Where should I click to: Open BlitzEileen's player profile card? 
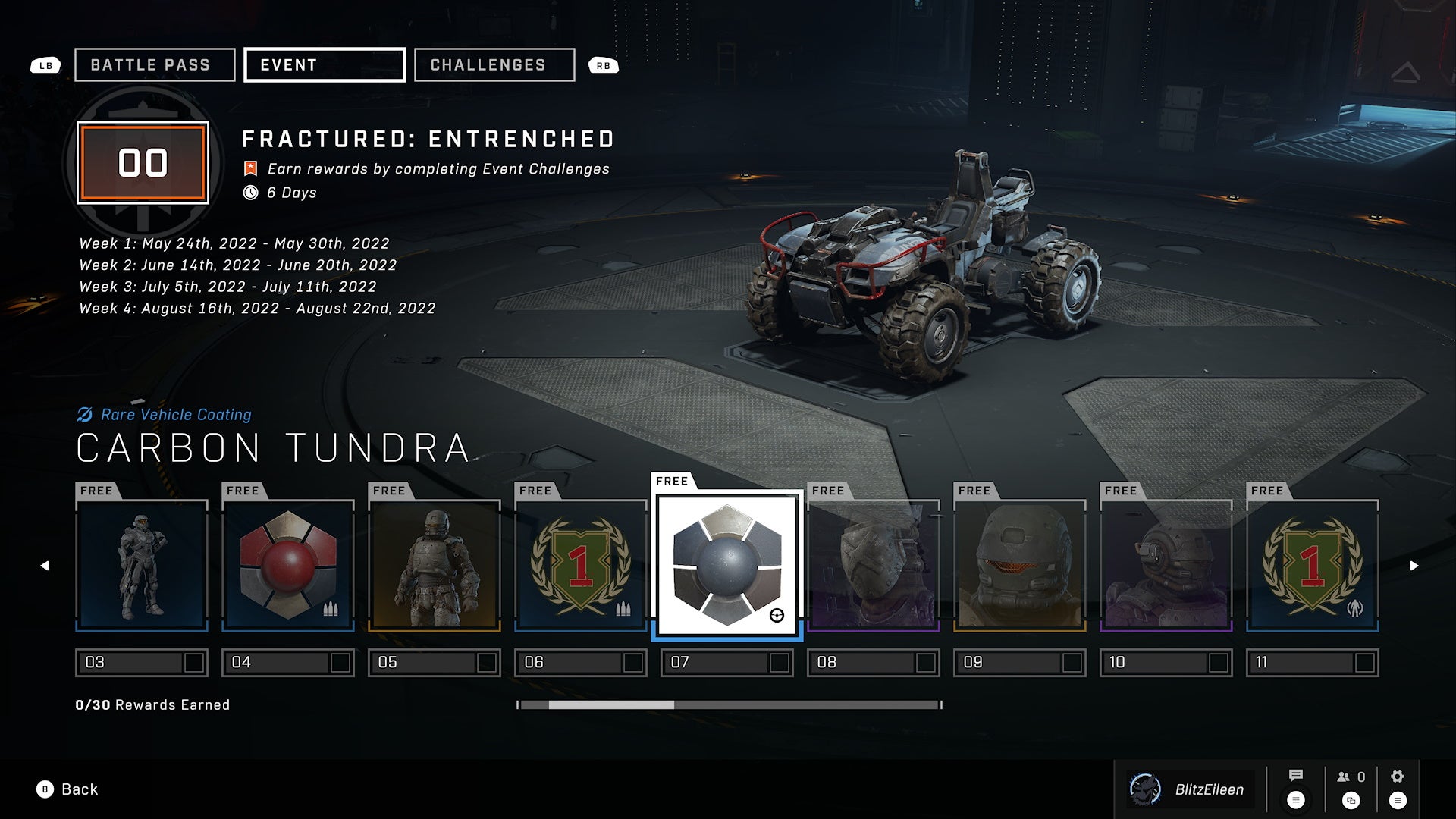point(1188,789)
